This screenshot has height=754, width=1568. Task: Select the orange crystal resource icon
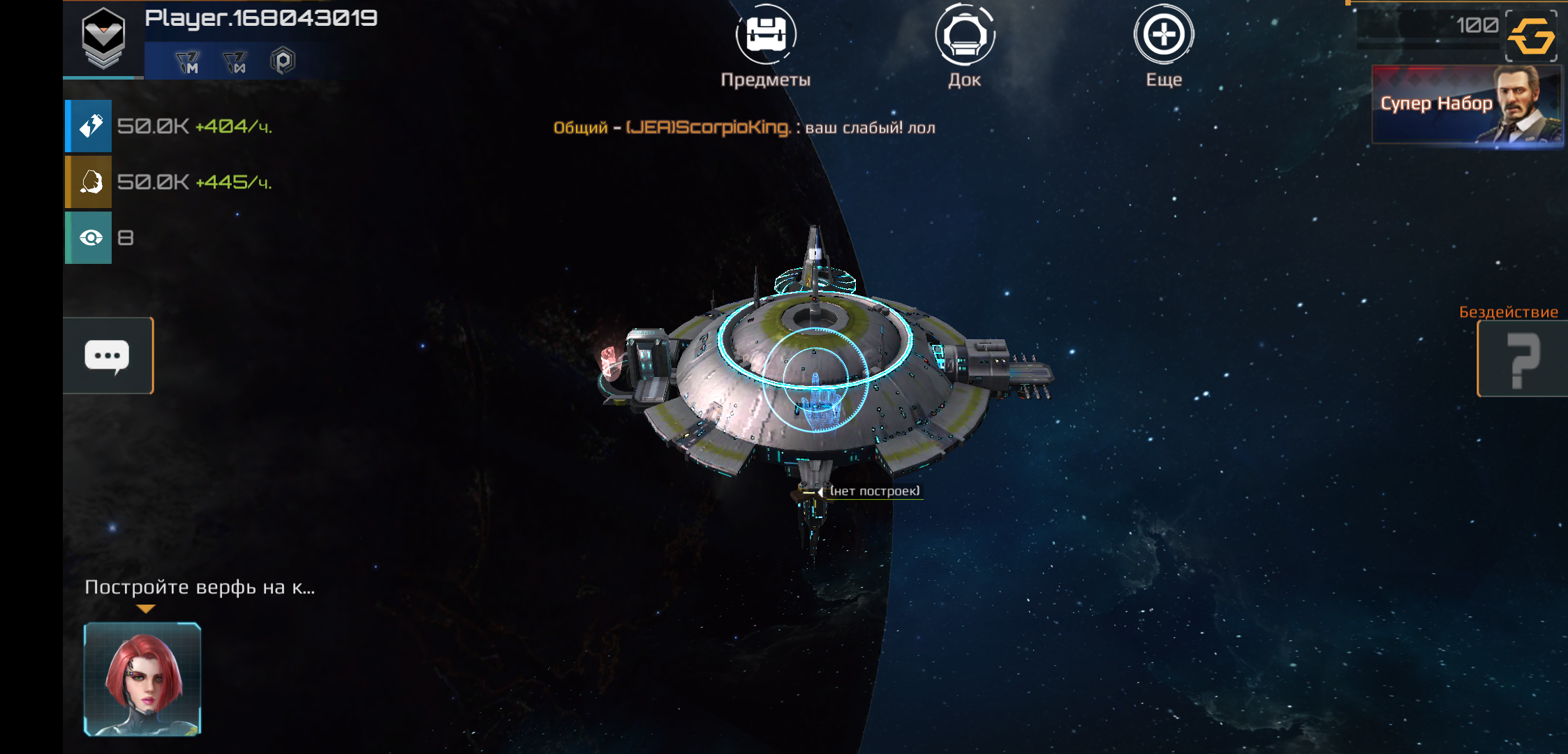[x=89, y=182]
